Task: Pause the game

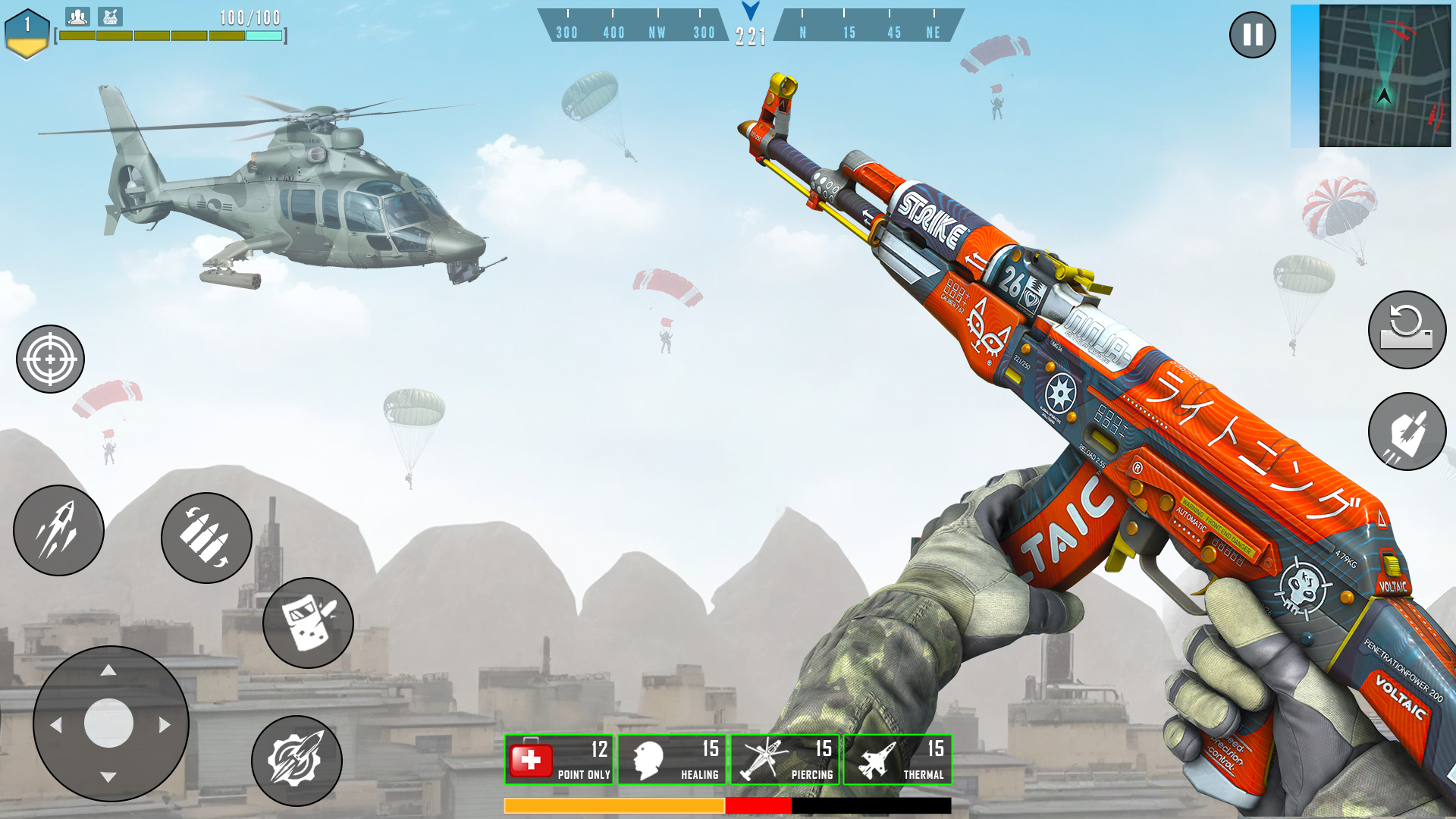Action: click(1252, 35)
